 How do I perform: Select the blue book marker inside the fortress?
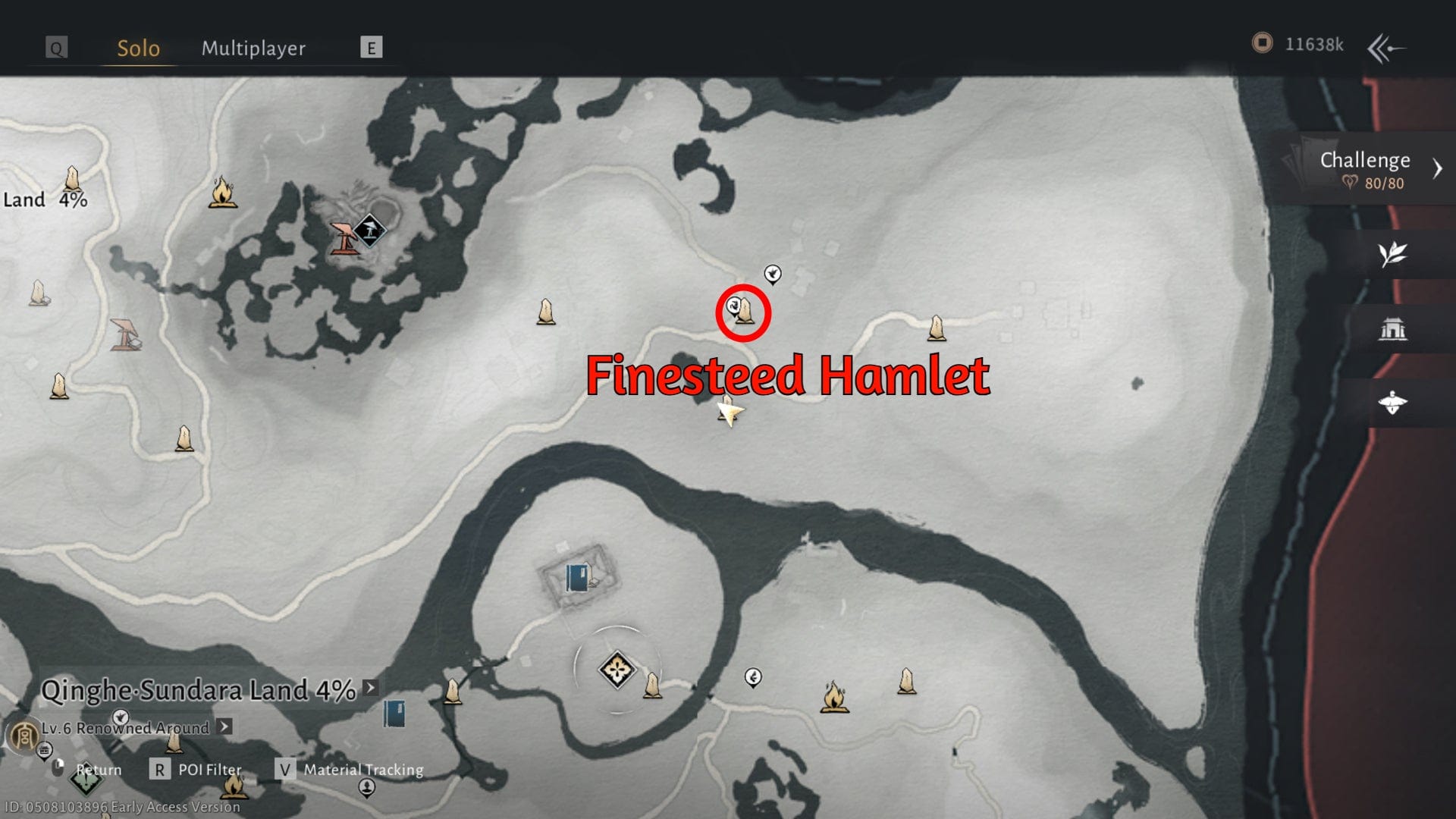(x=577, y=578)
